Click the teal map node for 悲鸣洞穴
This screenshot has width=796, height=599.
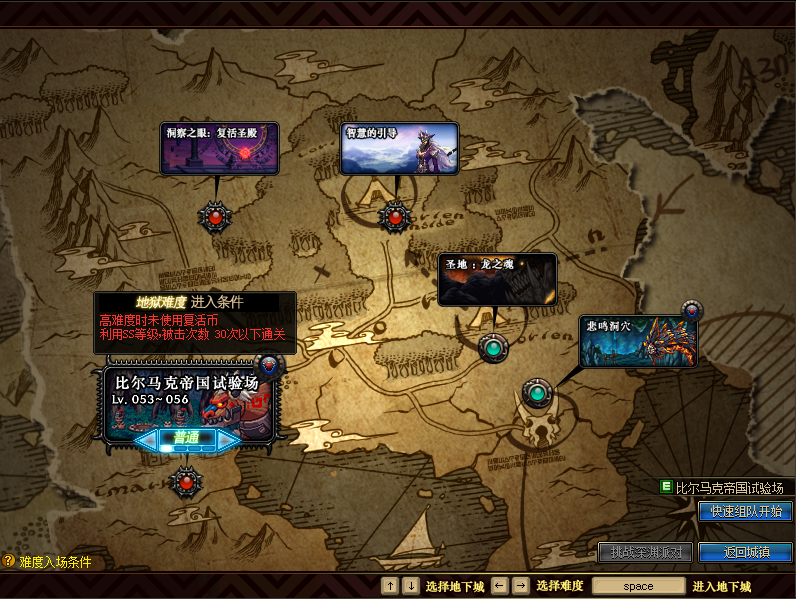point(537,393)
